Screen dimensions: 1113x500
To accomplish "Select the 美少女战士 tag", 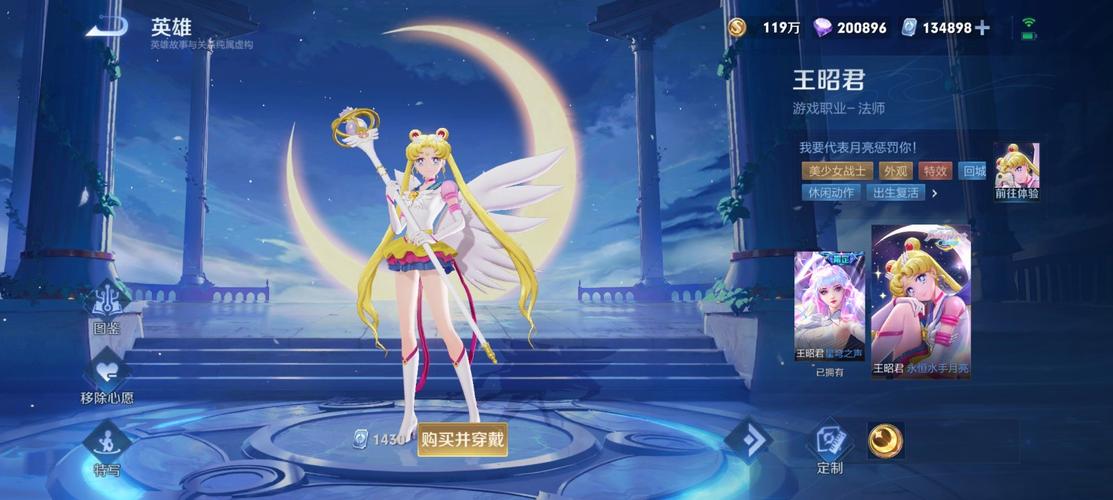I will (835, 171).
